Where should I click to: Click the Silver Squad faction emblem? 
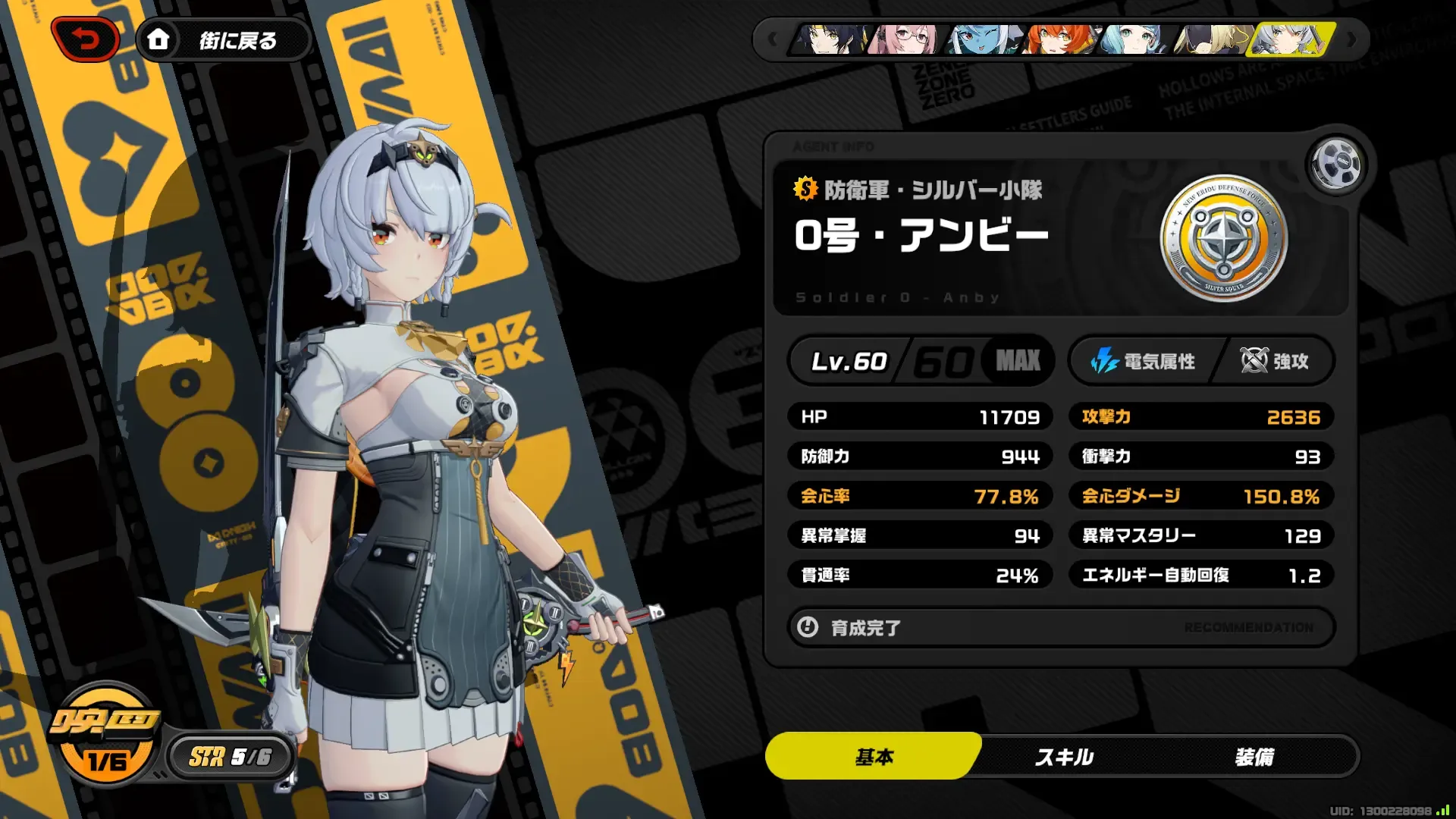(x=1225, y=239)
